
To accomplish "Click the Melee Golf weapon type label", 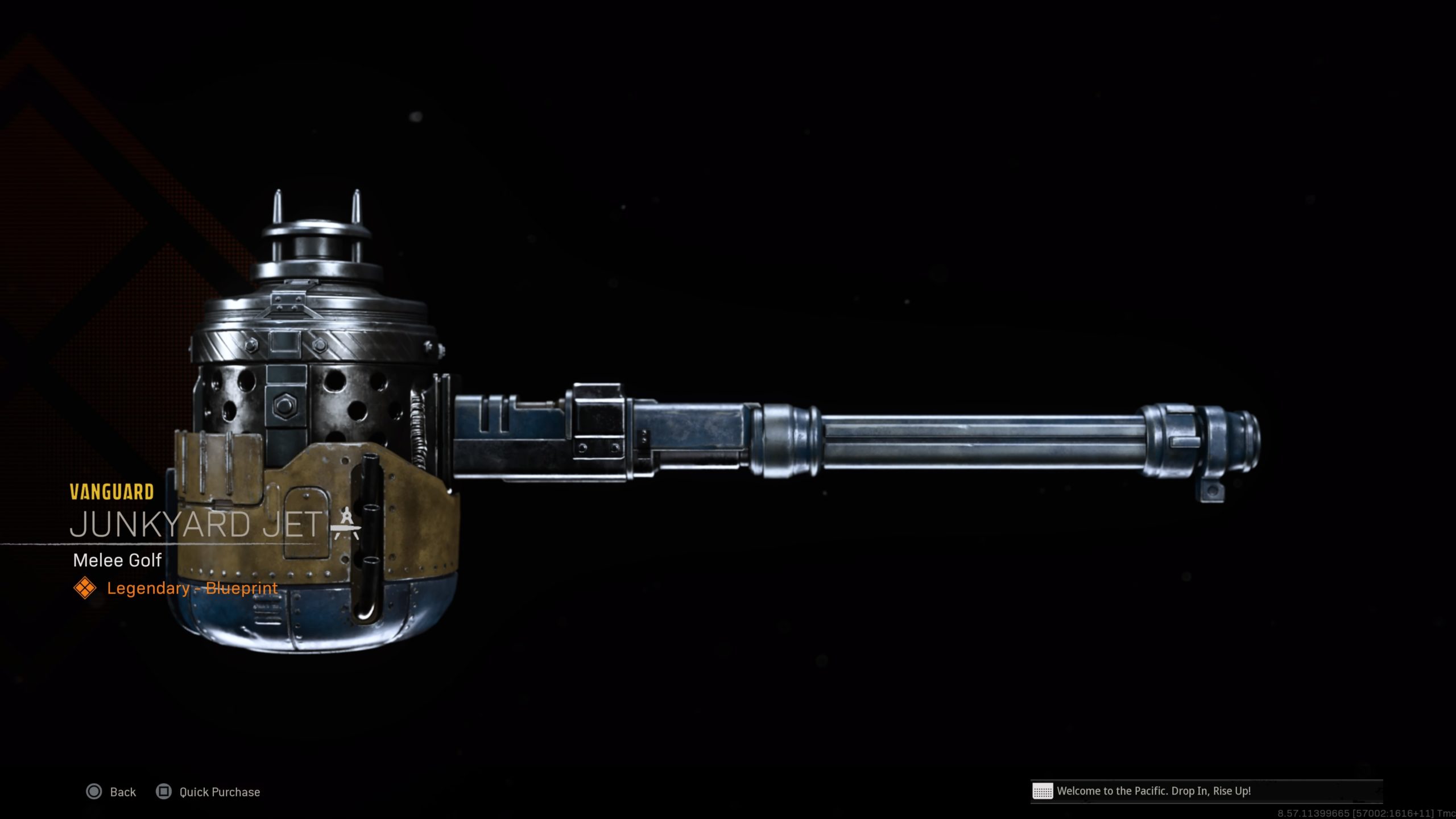I will 117,560.
